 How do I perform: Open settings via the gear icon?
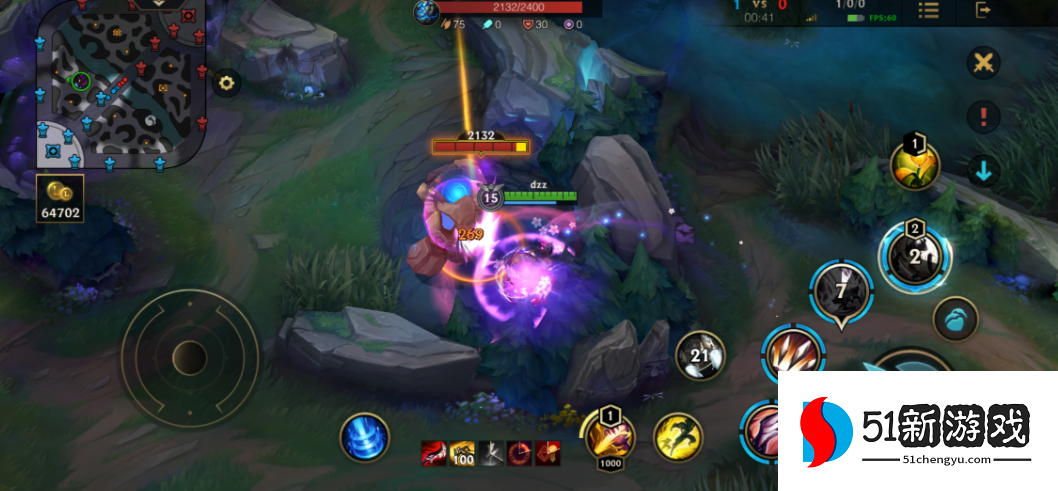[227, 83]
